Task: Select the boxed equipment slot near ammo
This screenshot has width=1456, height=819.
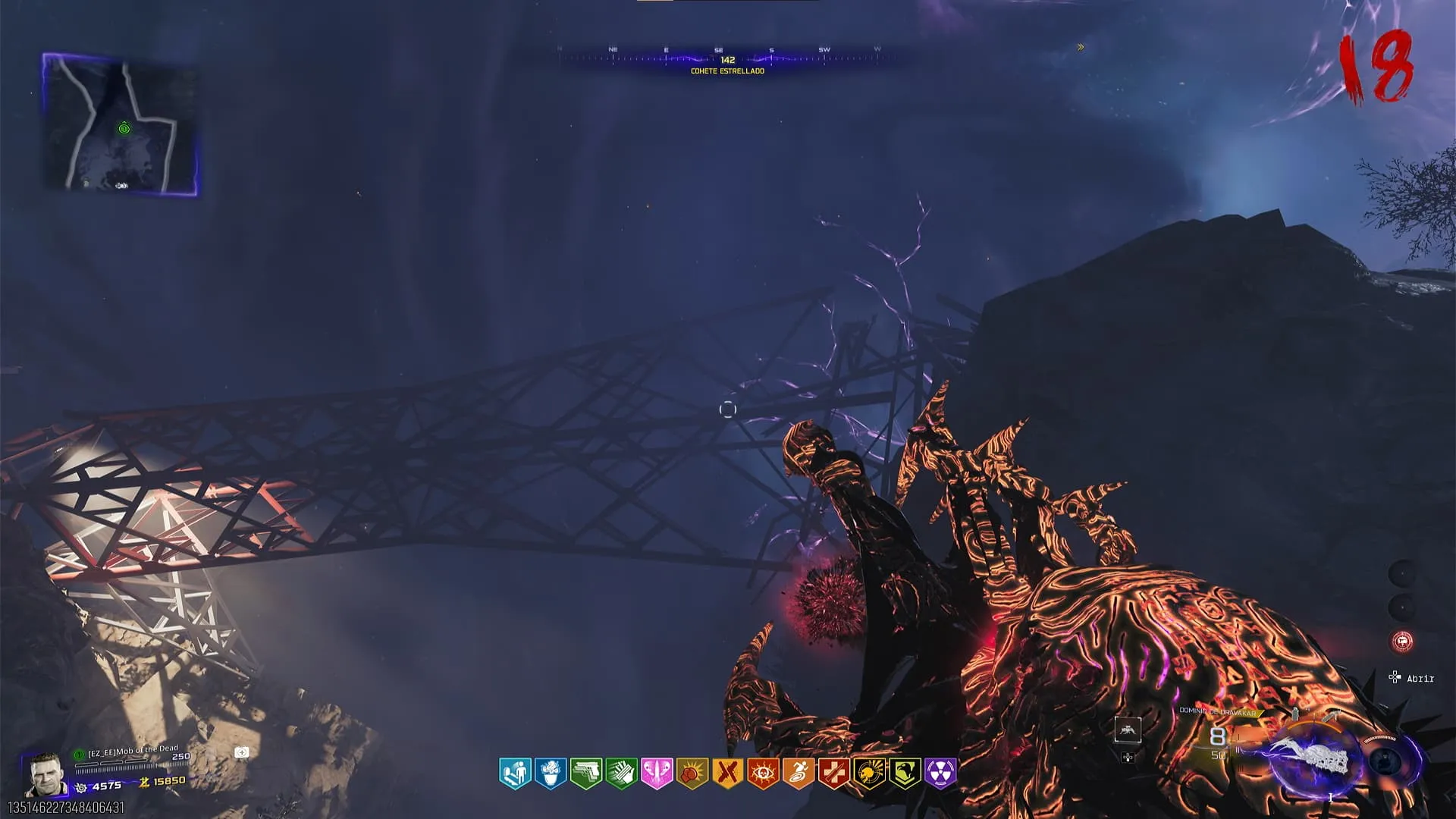Action: pos(1128,730)
